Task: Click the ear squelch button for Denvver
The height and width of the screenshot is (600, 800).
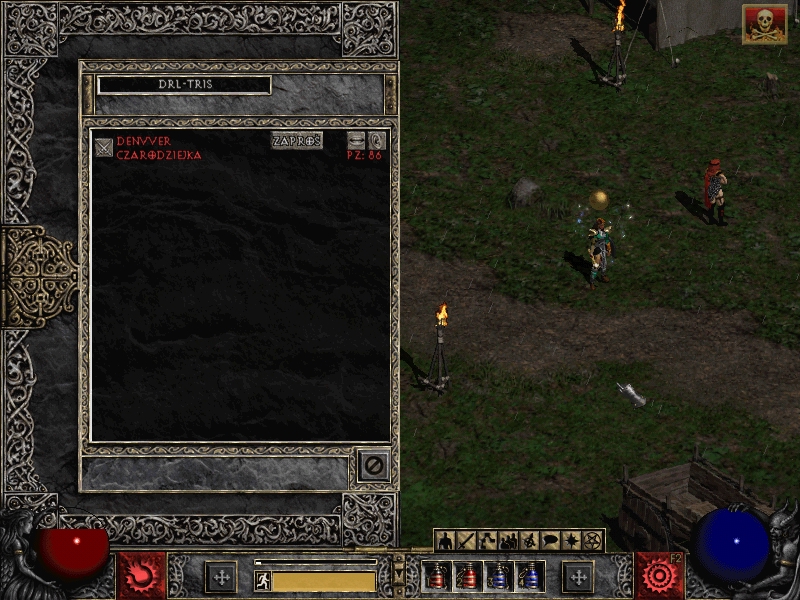Action: coord(377,141)
